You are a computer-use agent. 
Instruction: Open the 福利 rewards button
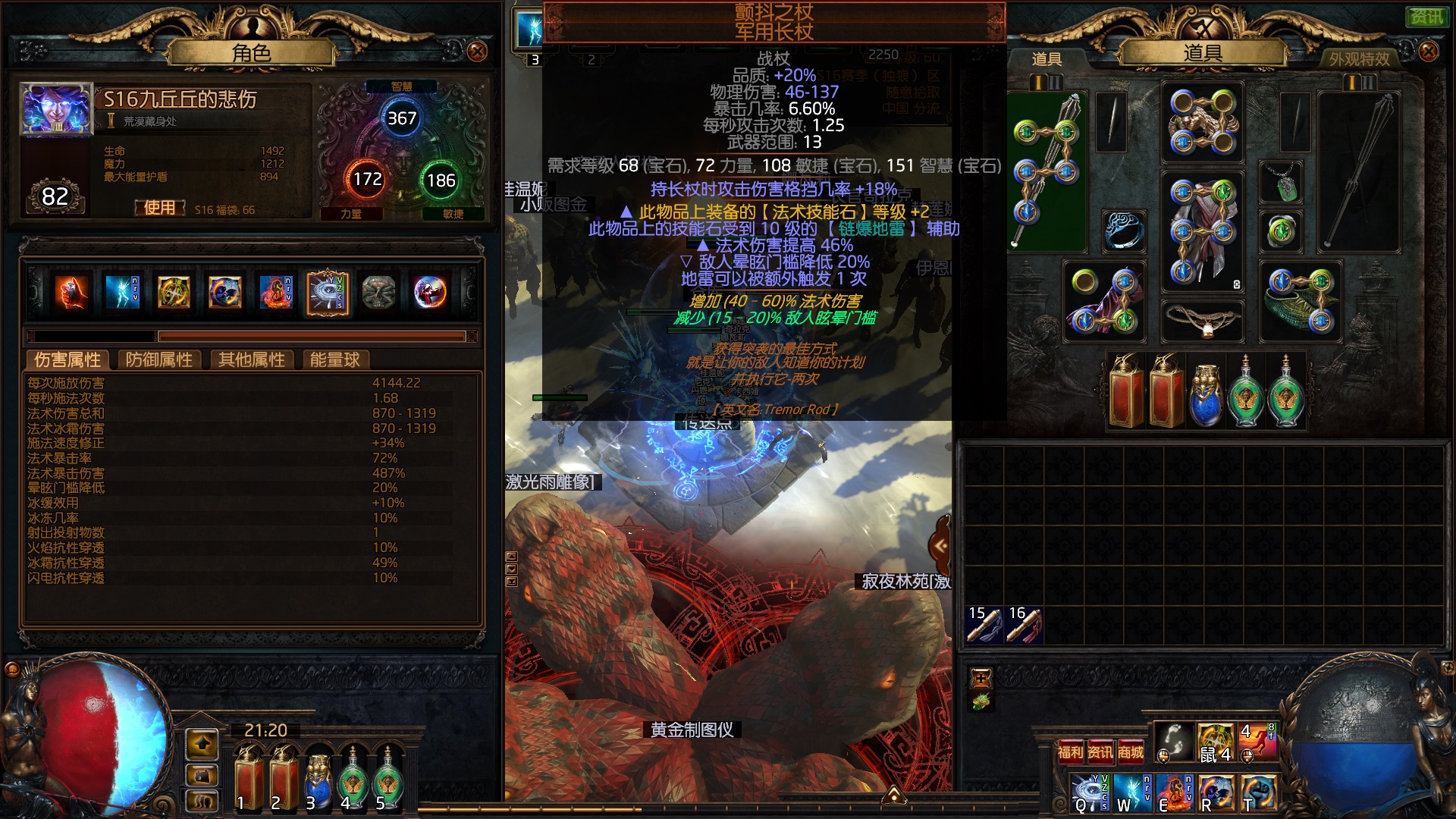1070,752
